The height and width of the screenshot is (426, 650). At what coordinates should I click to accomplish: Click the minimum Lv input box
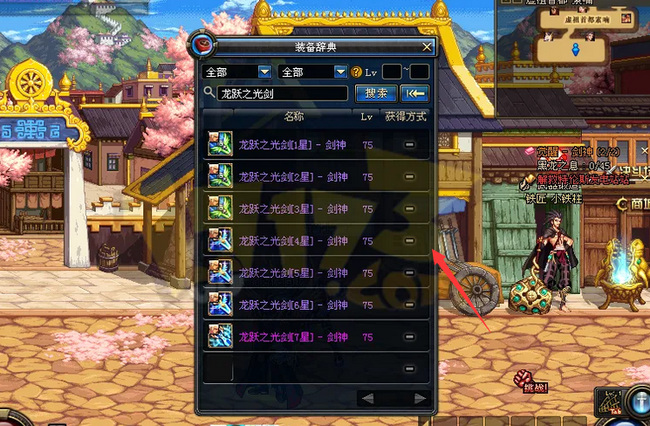[x=392, y=72]
